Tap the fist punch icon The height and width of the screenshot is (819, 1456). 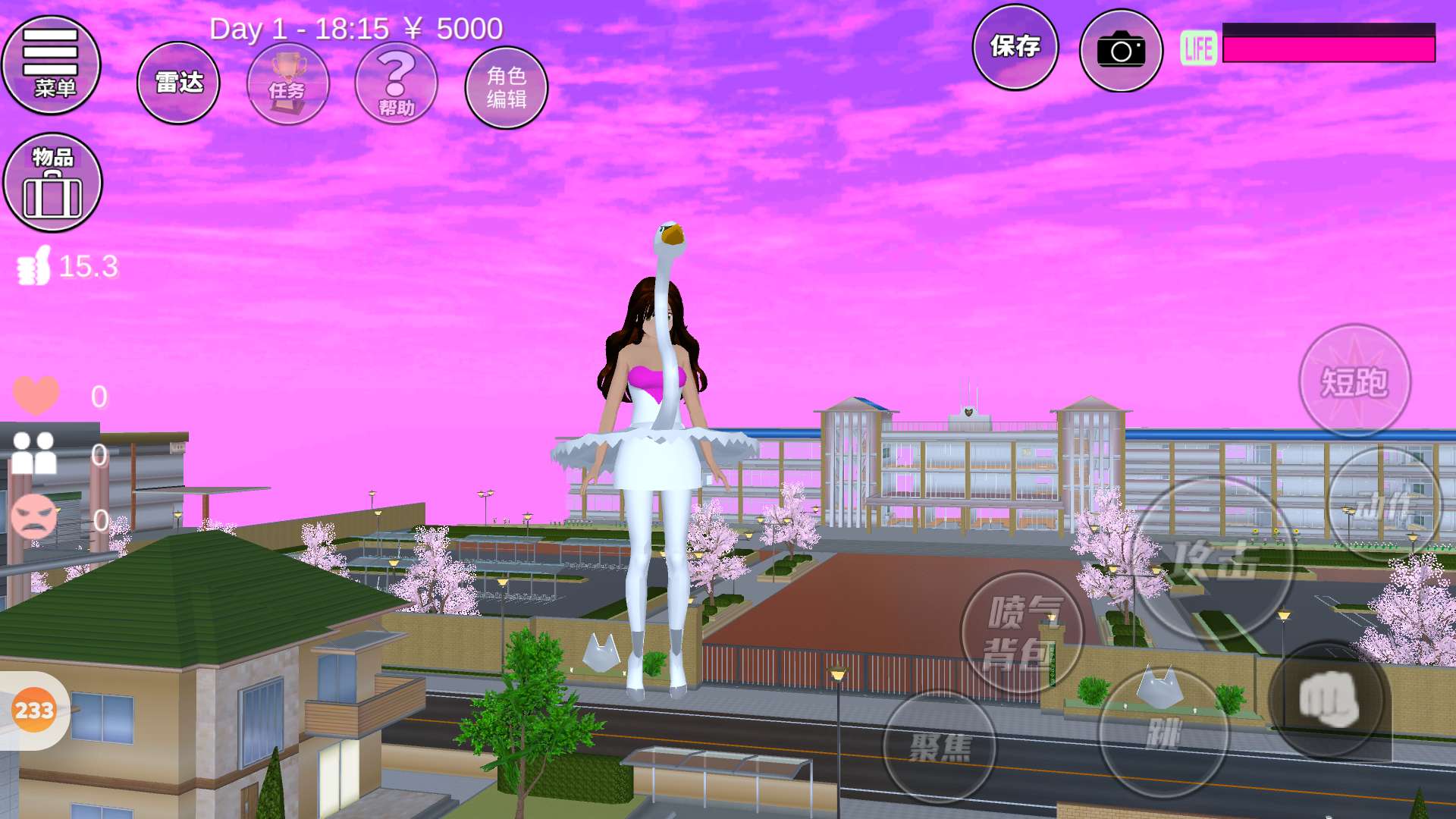(1329, 699)
